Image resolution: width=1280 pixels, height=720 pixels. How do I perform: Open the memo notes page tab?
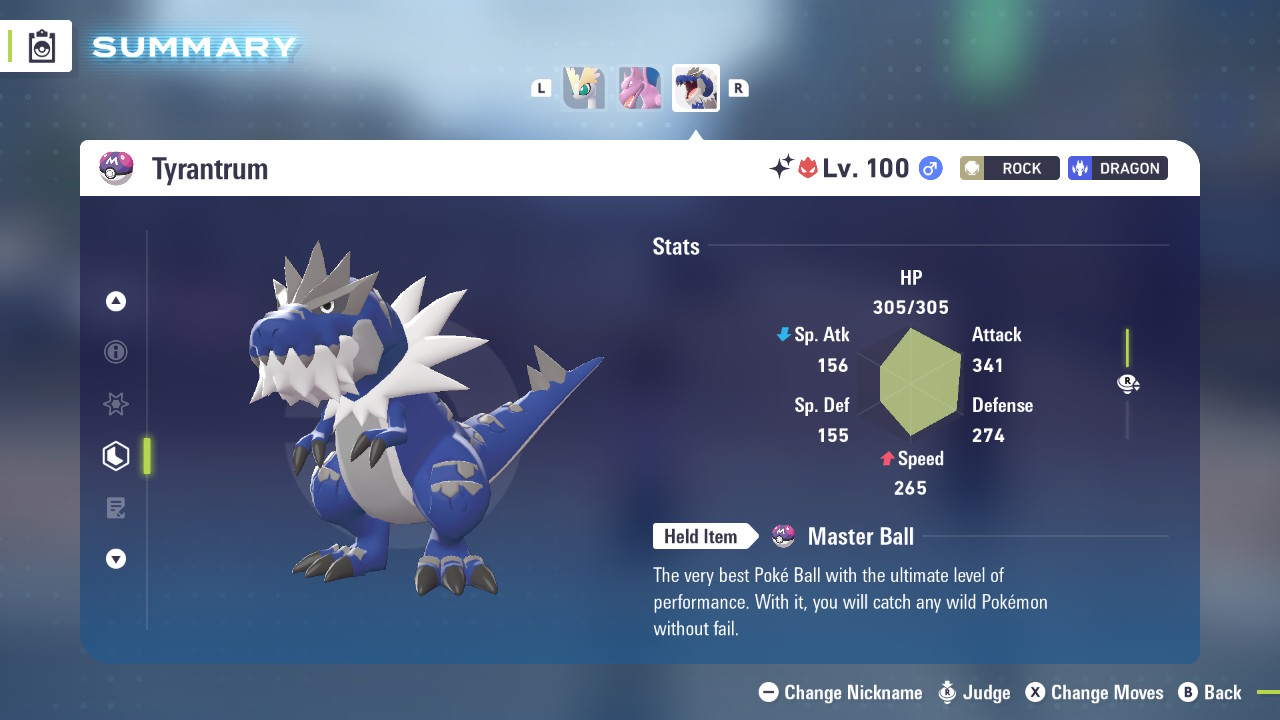coord(116,508)
